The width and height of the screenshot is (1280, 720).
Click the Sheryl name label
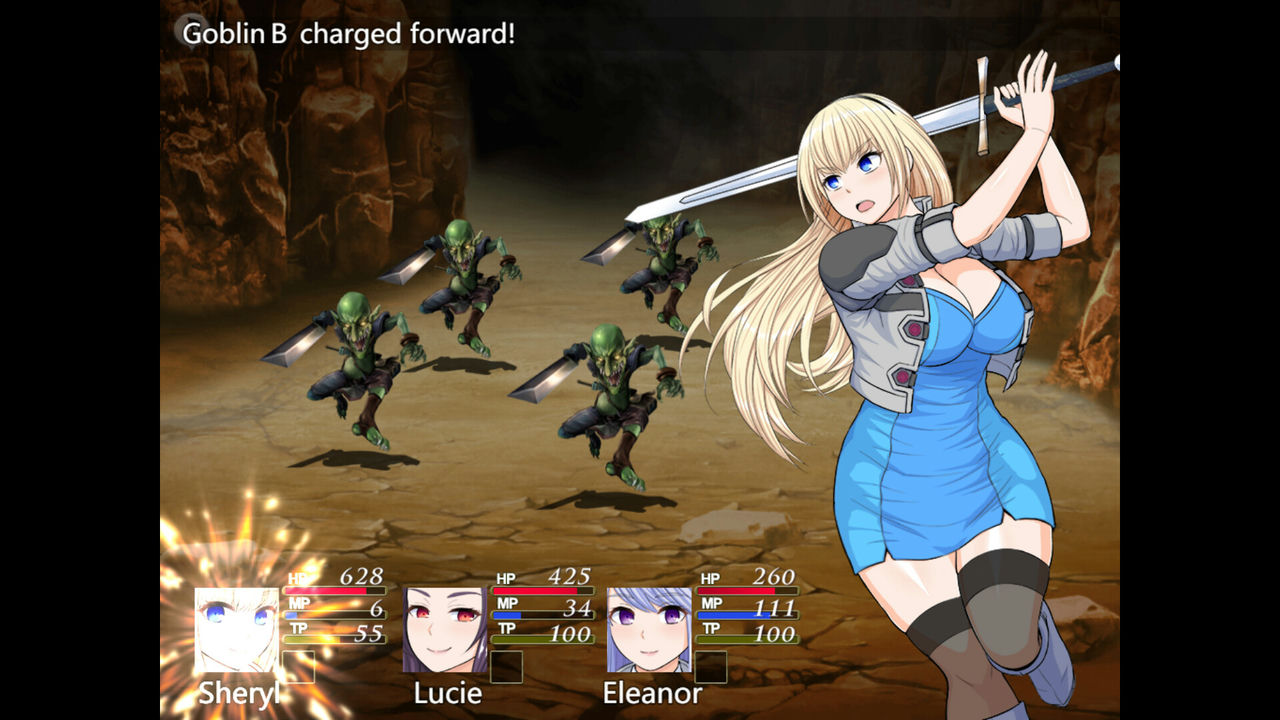tap(240, 692)
